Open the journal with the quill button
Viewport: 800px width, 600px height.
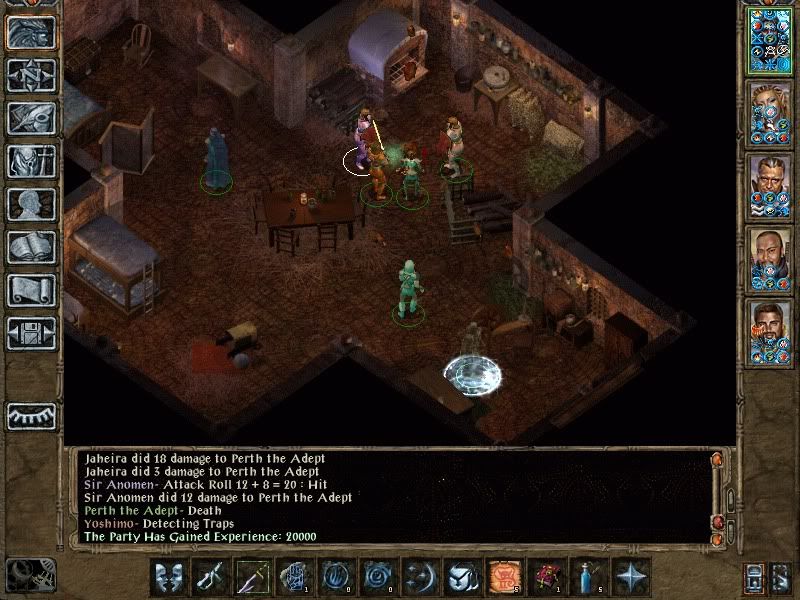coord(31,118)
